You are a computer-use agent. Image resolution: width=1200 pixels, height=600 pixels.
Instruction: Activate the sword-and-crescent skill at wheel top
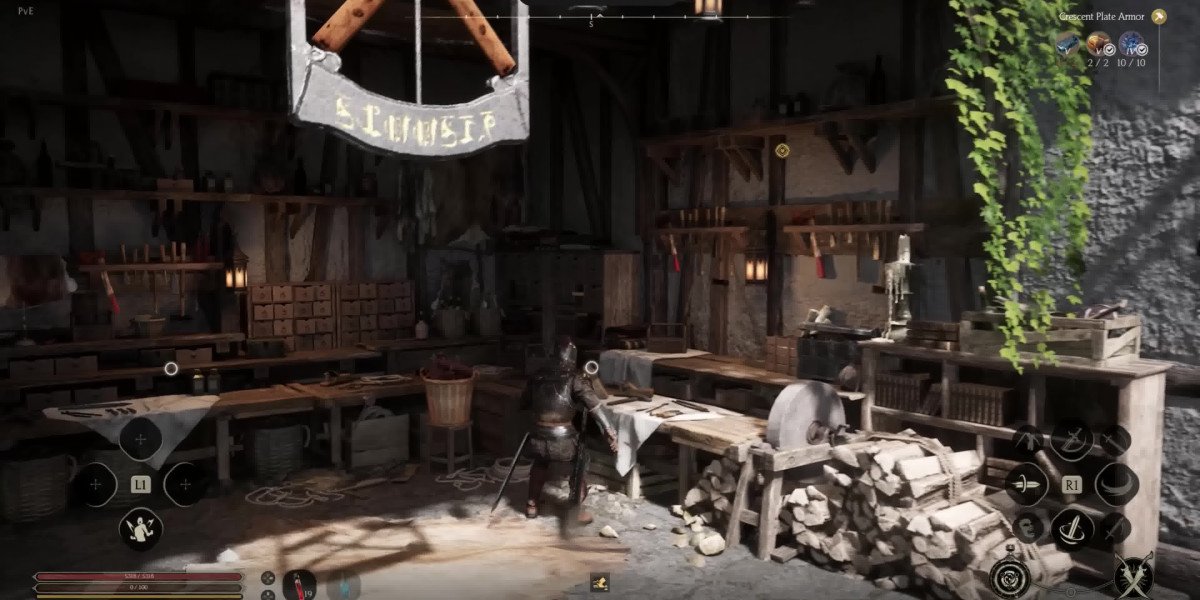tap(1071, 440)
